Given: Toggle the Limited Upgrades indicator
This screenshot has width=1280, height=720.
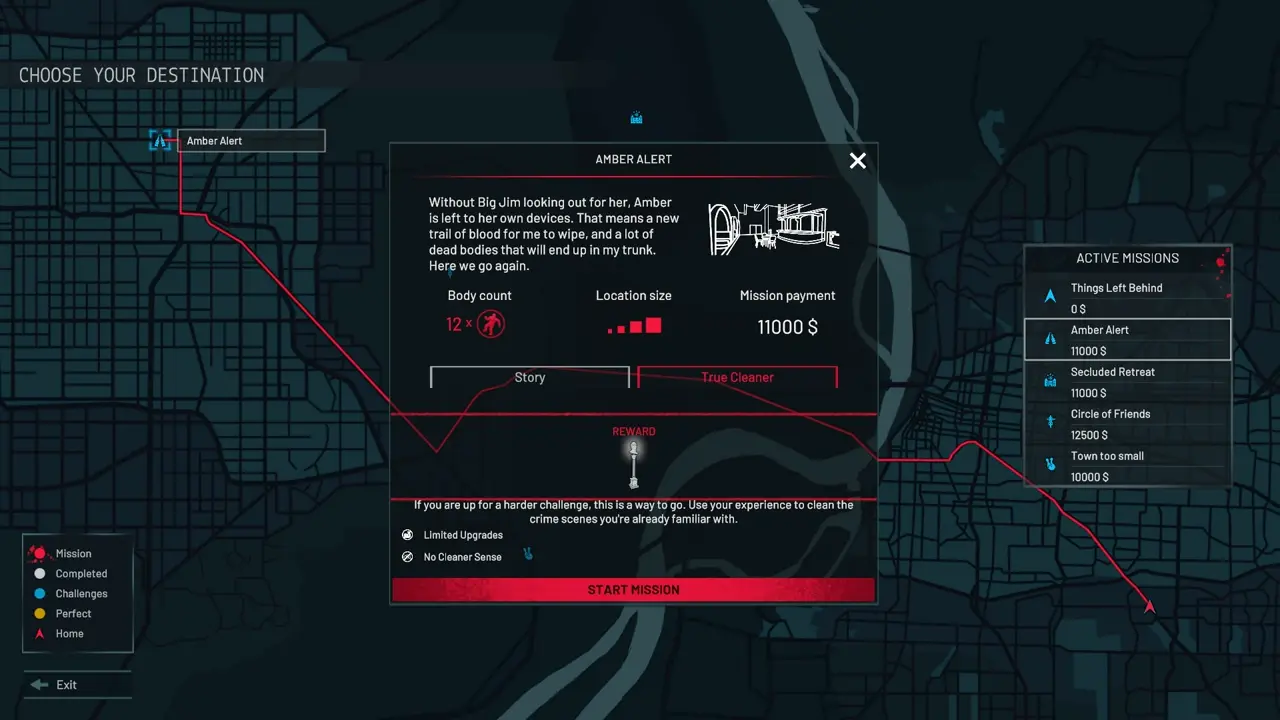Looking at the screenshot, I should coord(407,534).
